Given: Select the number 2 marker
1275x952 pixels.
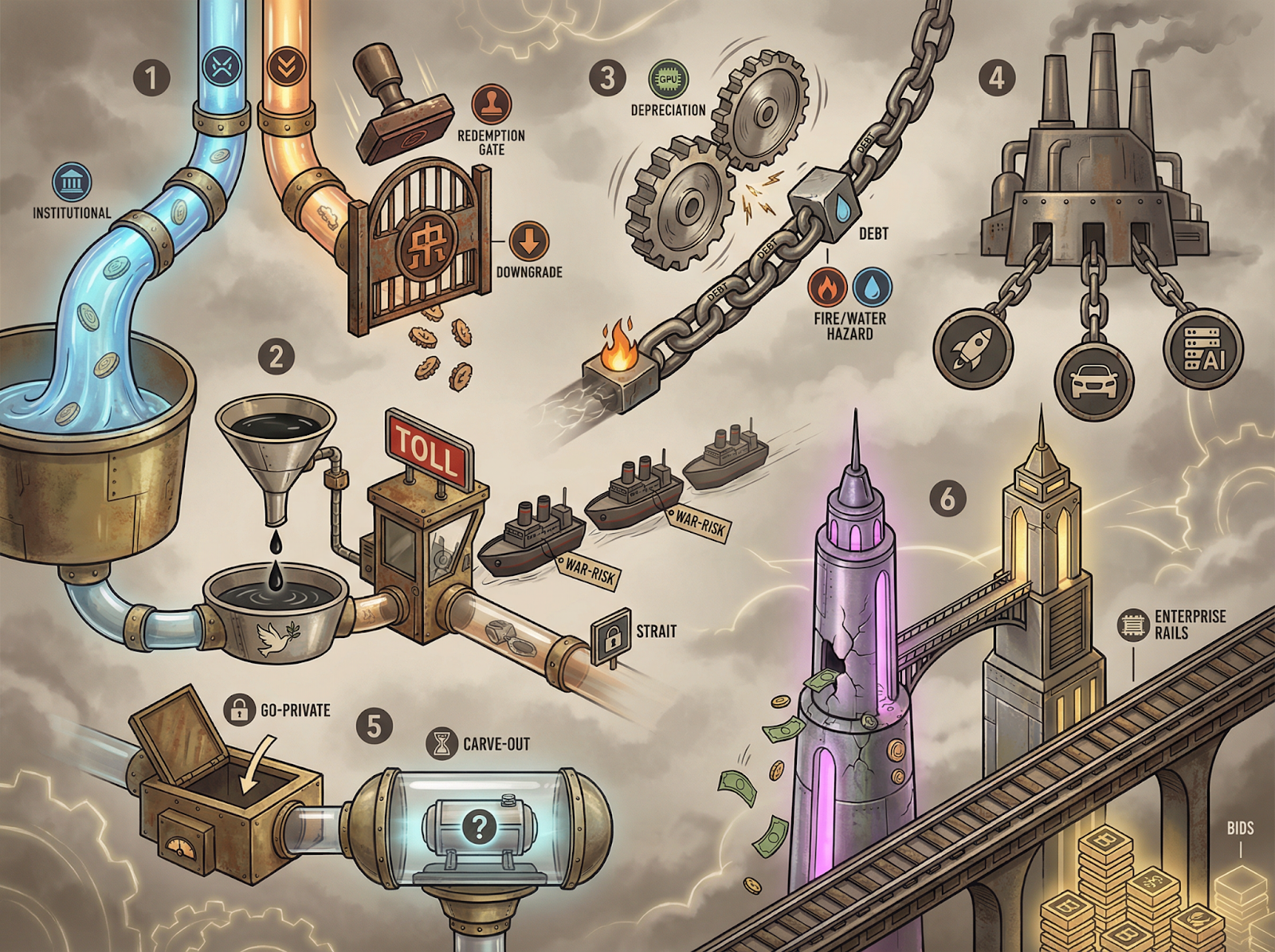Looking at the screenshot, I should [x=277, y=356].
